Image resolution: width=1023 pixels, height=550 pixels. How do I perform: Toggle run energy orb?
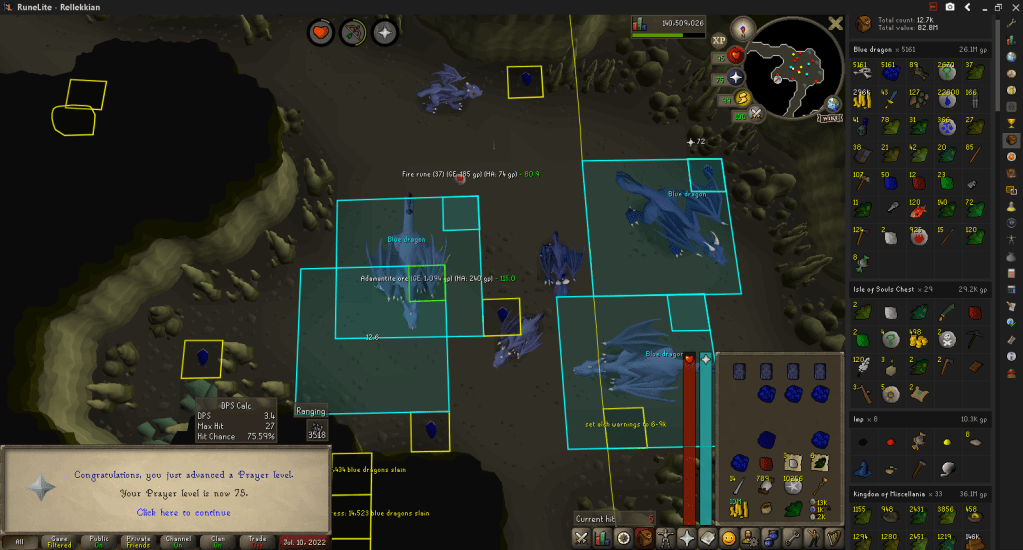[x=742, y=97]
